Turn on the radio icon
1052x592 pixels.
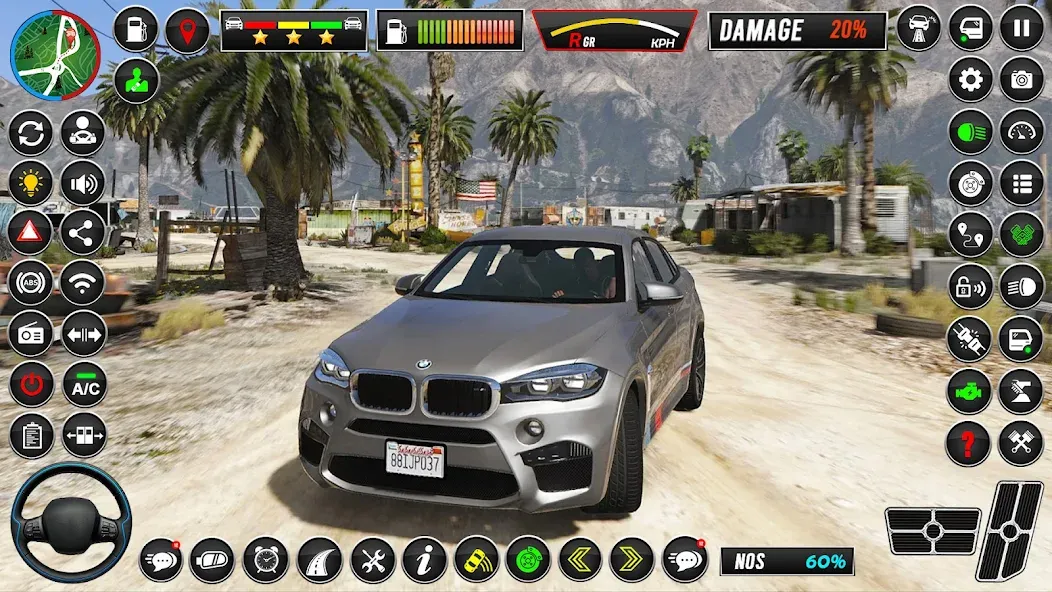[30, 334]
